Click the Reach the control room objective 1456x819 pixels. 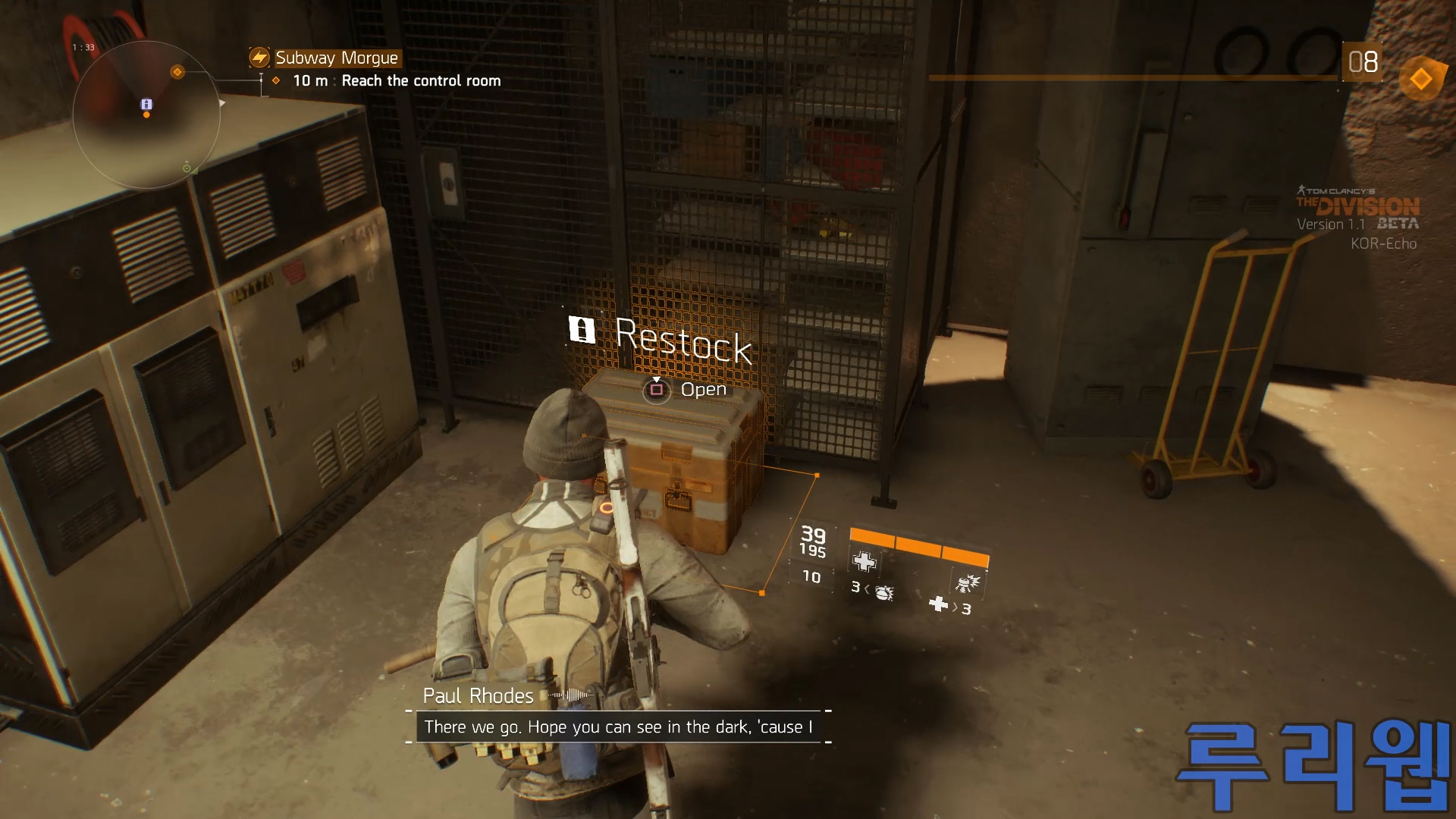coord(421,81)
